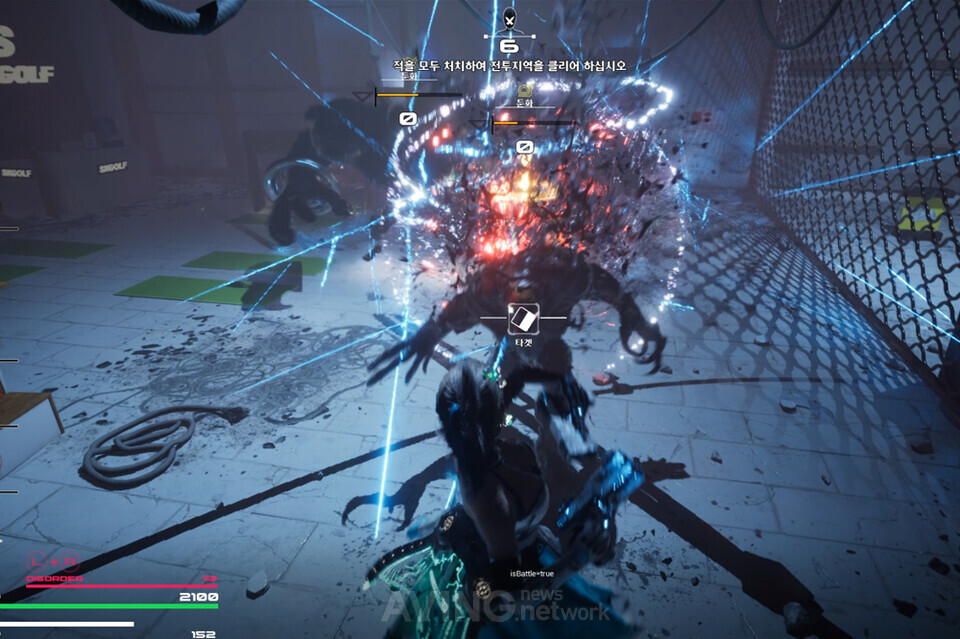Click the Korean combat objective text

510,65
